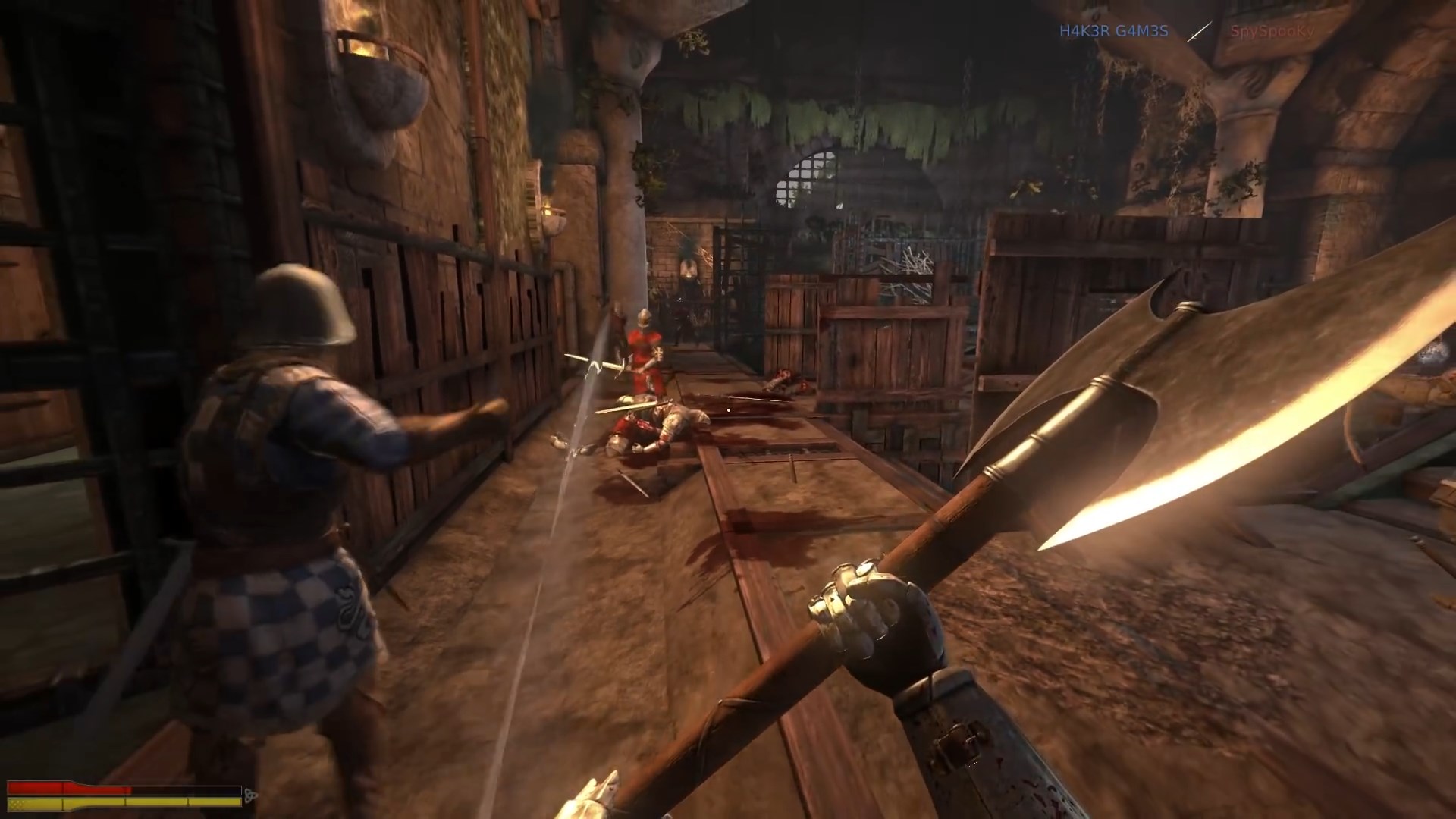Select the SpySpooKy victim name
Image resolution: width=1456 pixels, height=819 pixels.
1274,32
